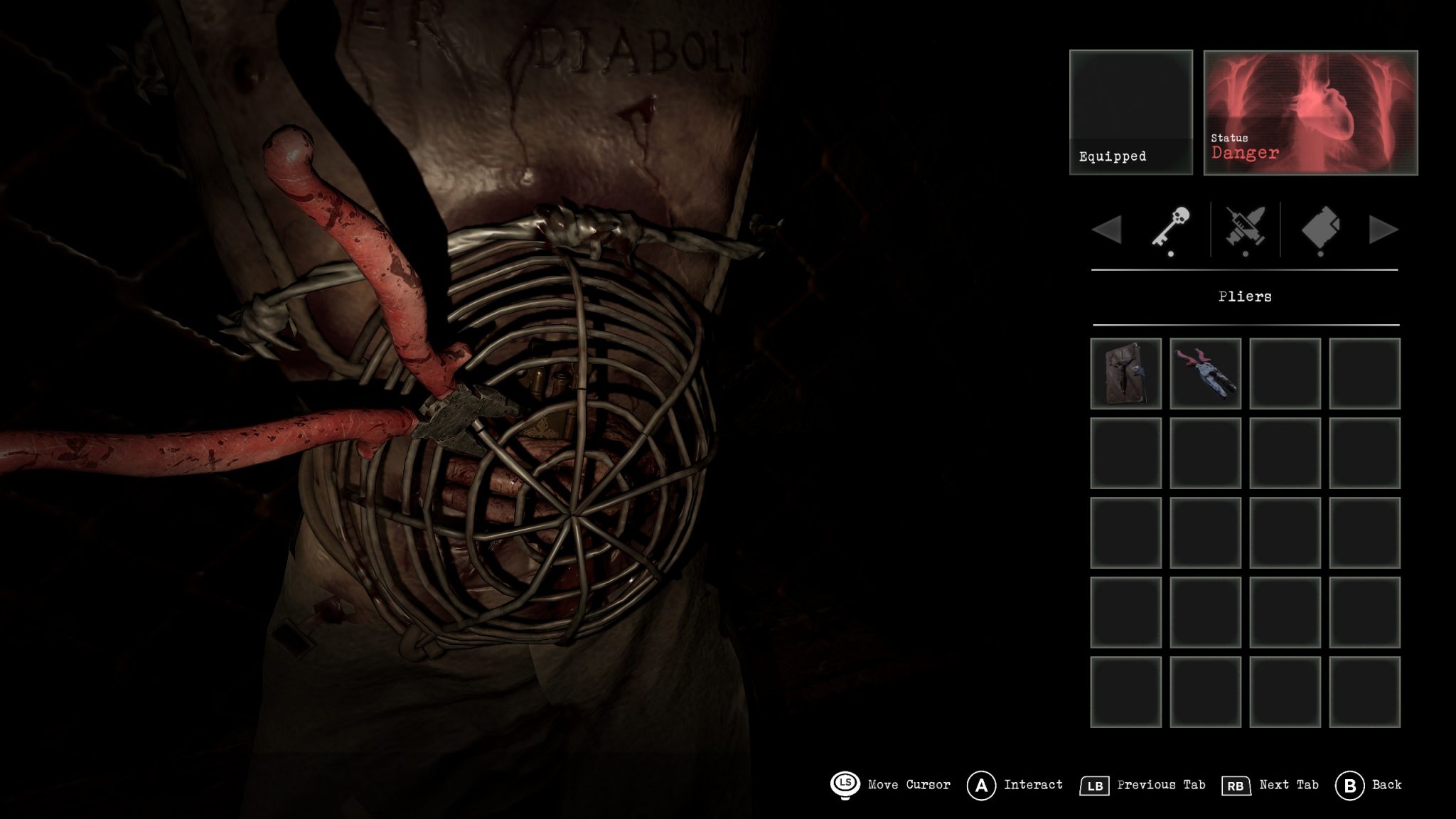
Task: Click the right arrow for the next tab
Action: pos(1383,230)
